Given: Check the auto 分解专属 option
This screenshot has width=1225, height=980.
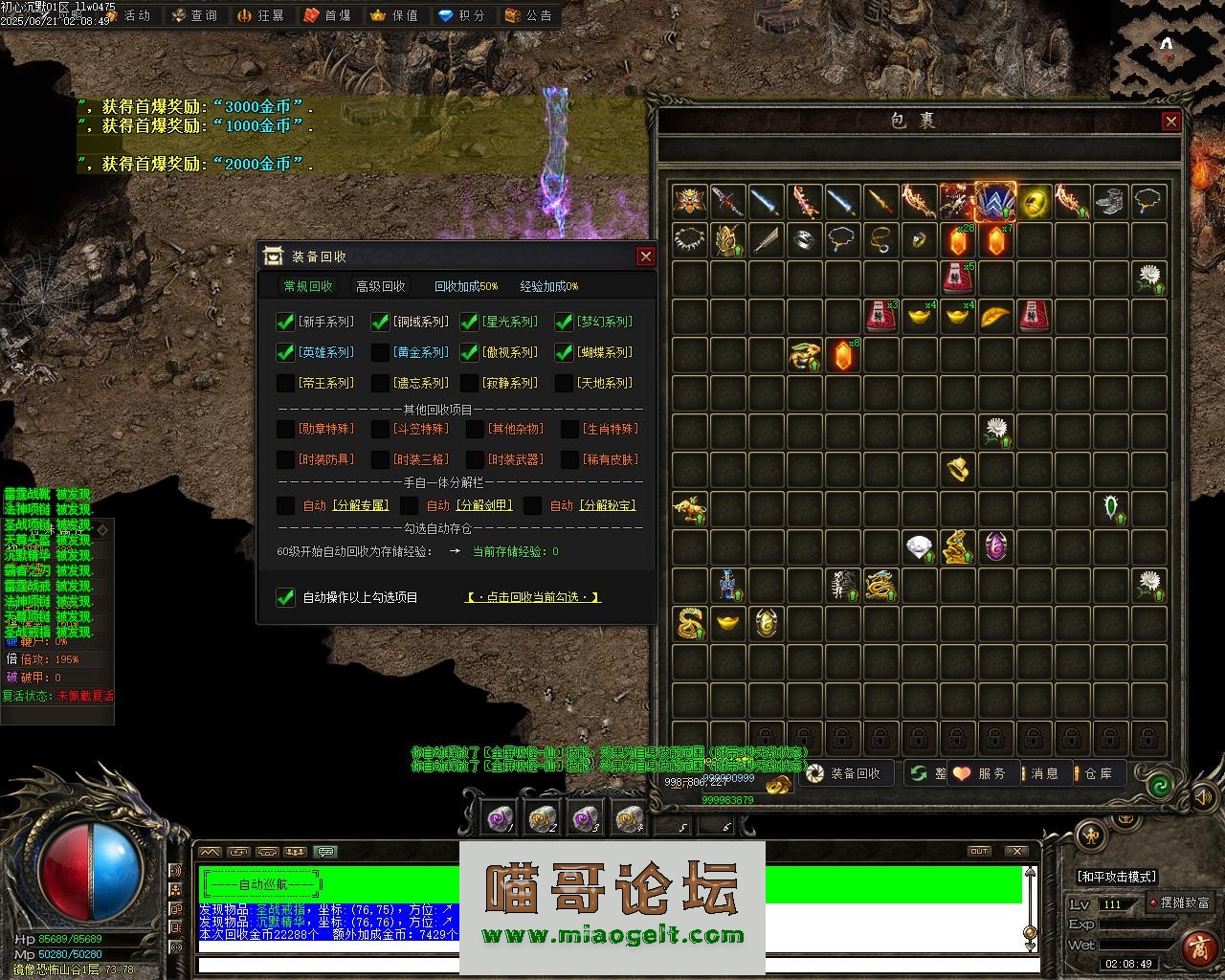Looking at the screenshot, I should (285, 505).
